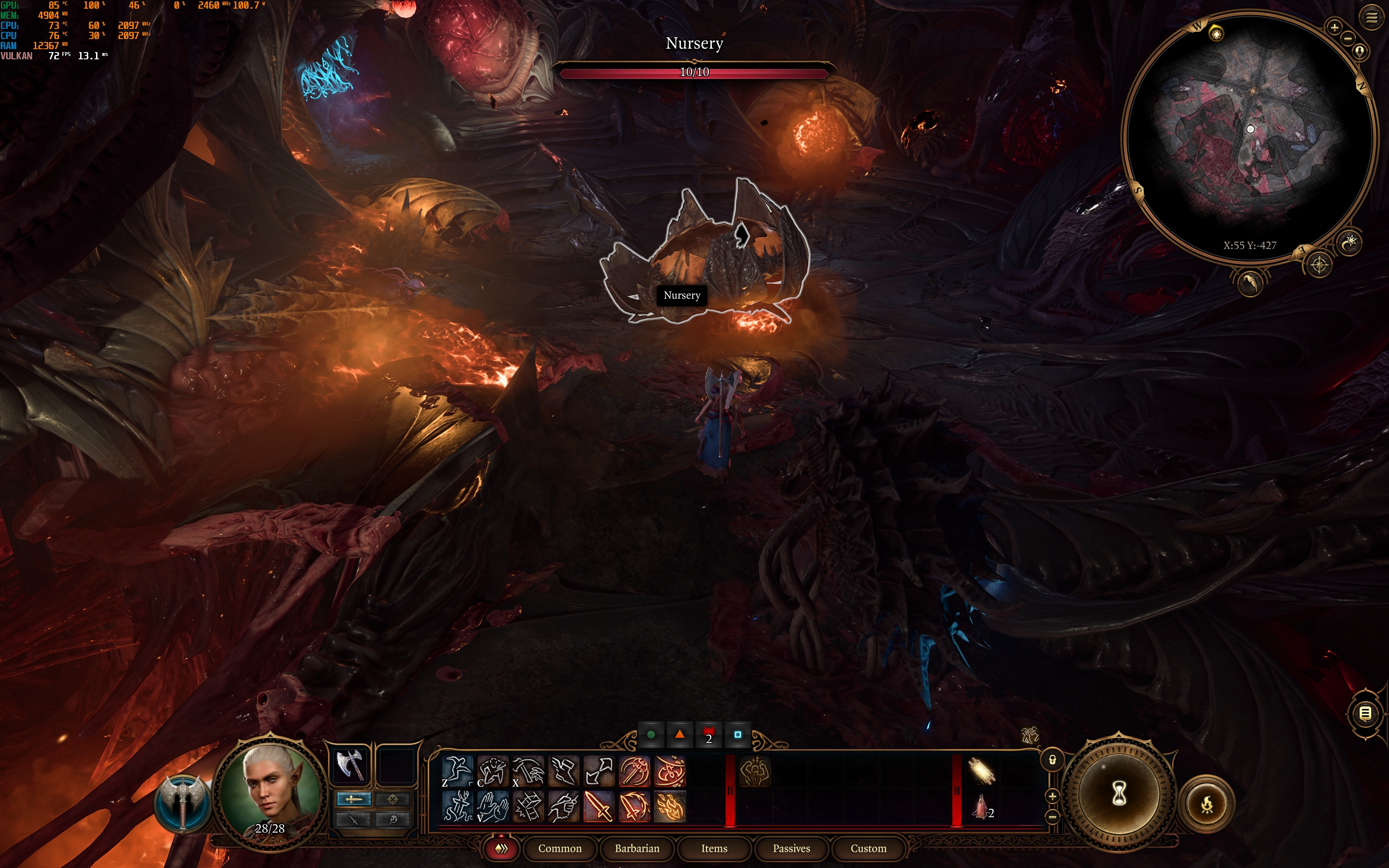Click the equipped greataxe weapon slot
The height and width of the screenshot is (868, 1389).
[350, 765]
